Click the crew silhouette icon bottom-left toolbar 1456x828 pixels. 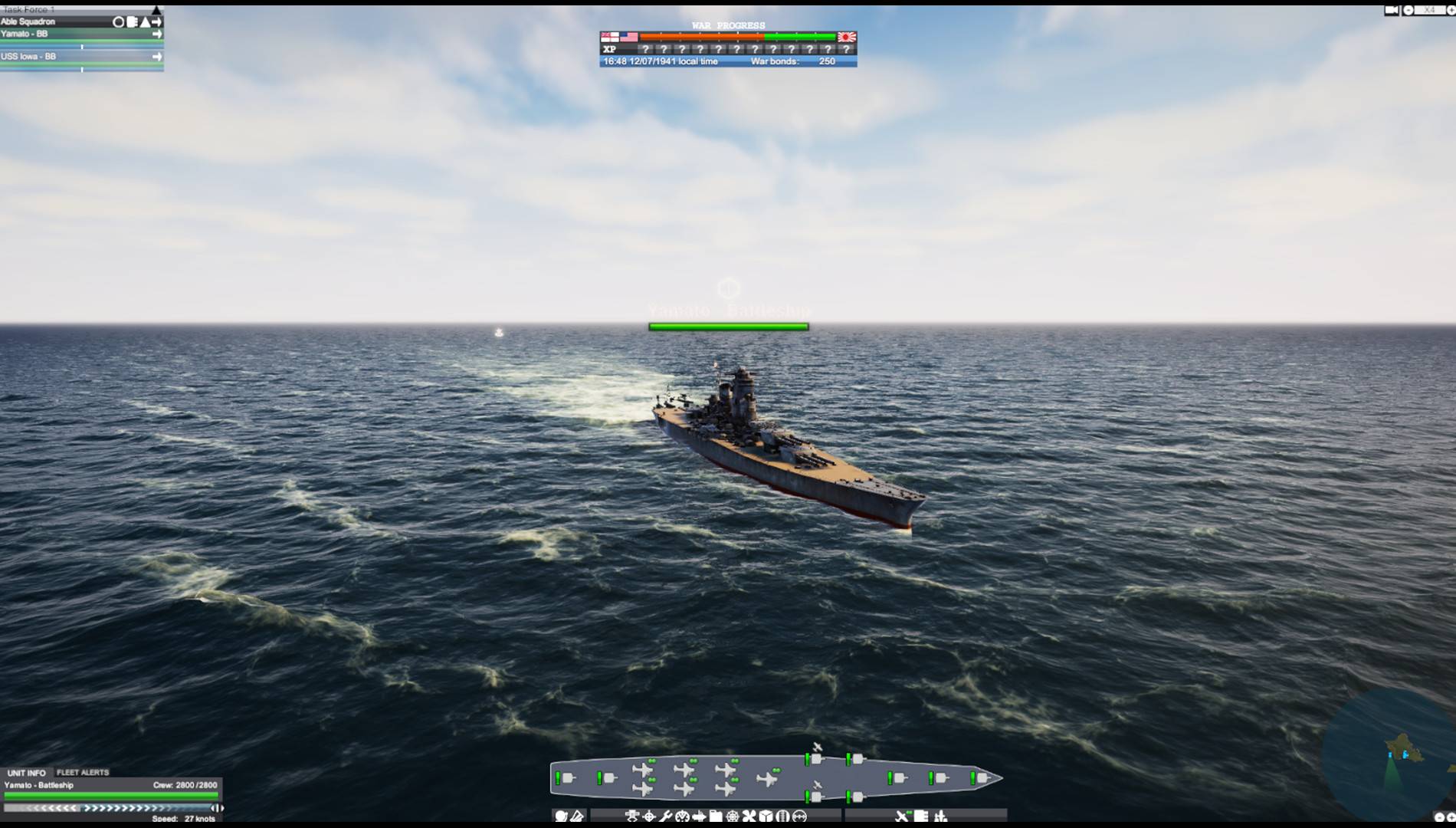coord(562,815)
